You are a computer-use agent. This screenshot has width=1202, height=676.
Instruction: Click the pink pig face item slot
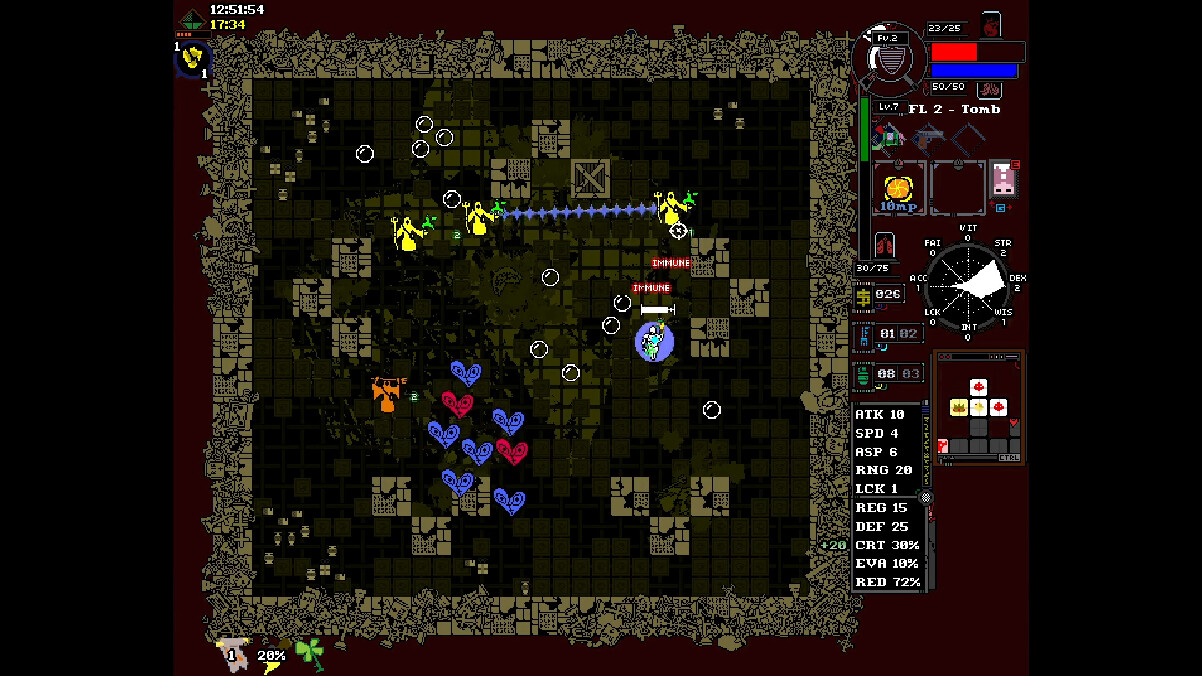1002,180
